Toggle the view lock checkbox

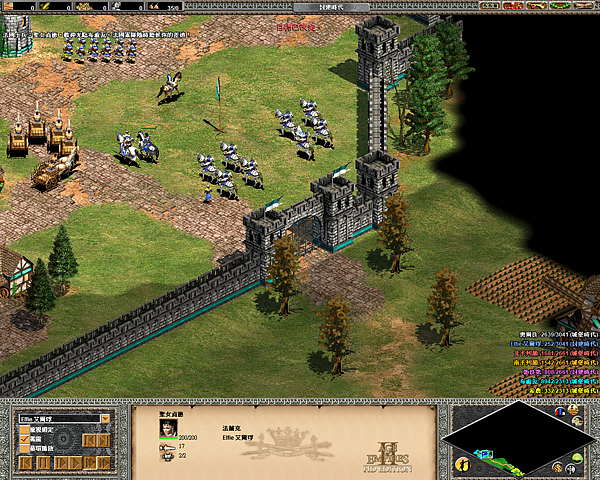[x=24, y=428]
